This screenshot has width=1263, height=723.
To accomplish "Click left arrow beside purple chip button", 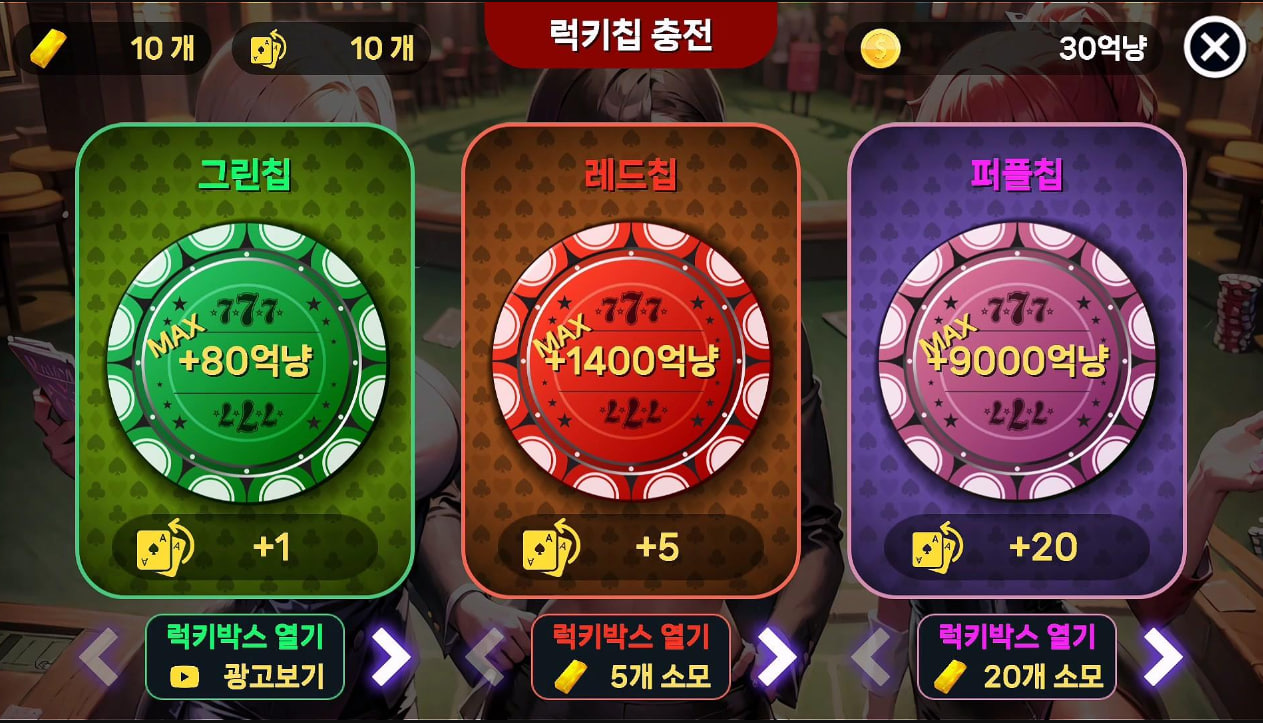I will coord(870,657).
